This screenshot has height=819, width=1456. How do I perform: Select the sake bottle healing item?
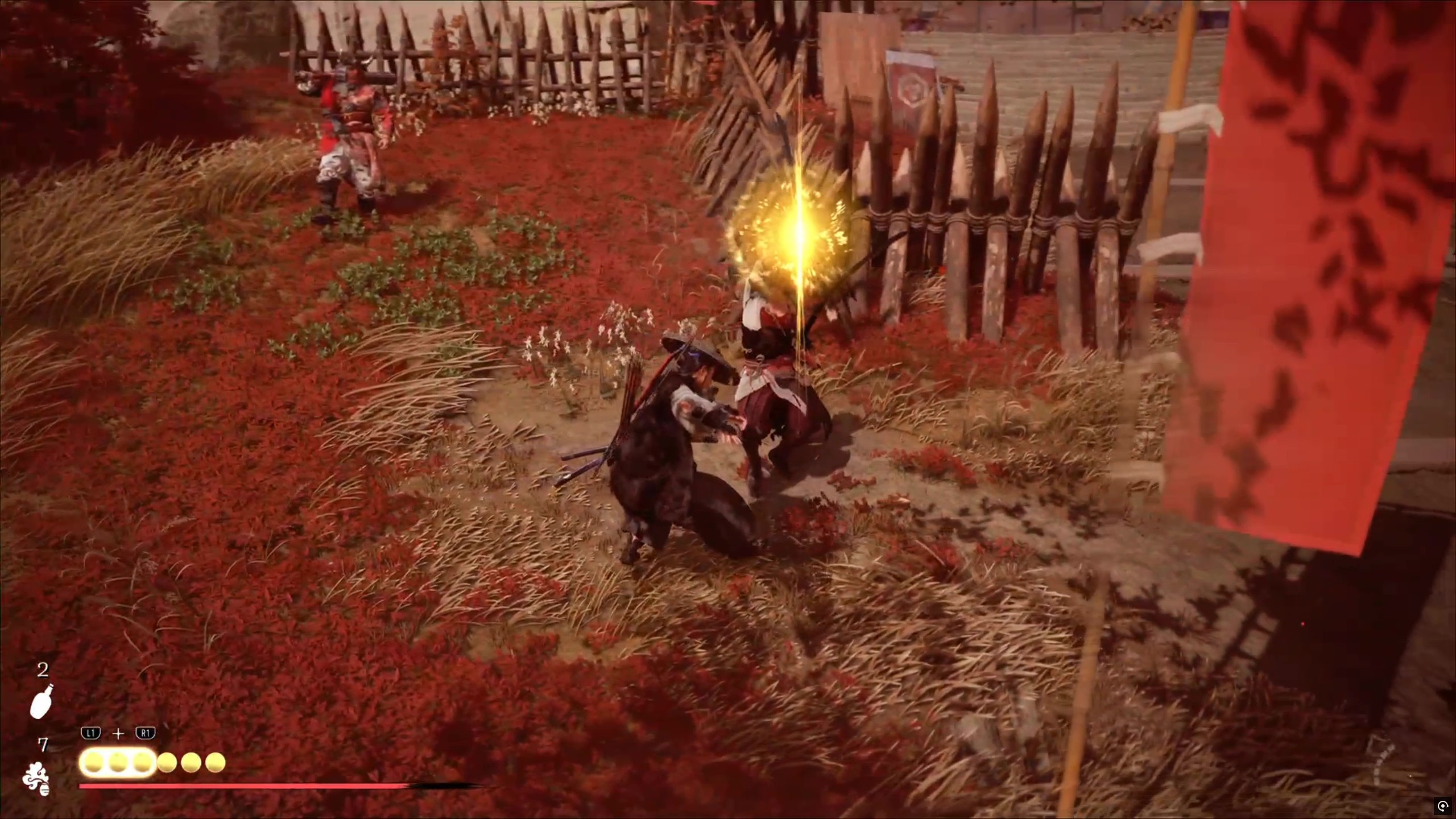(x=42, y=701)
